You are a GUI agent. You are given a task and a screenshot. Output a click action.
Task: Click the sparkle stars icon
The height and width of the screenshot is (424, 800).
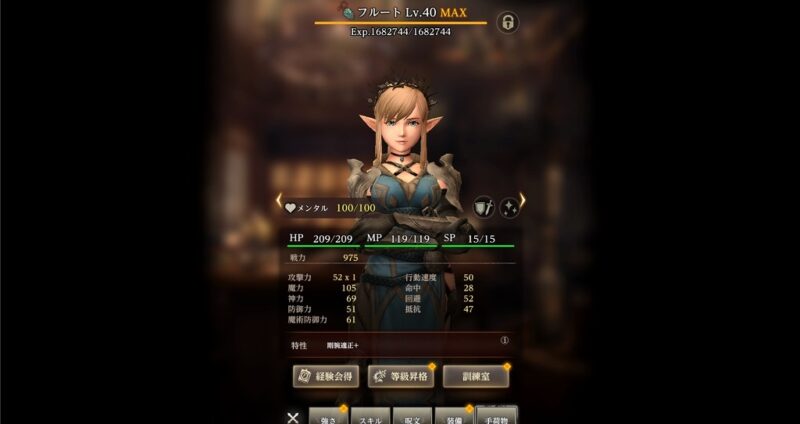pos(509,207)
